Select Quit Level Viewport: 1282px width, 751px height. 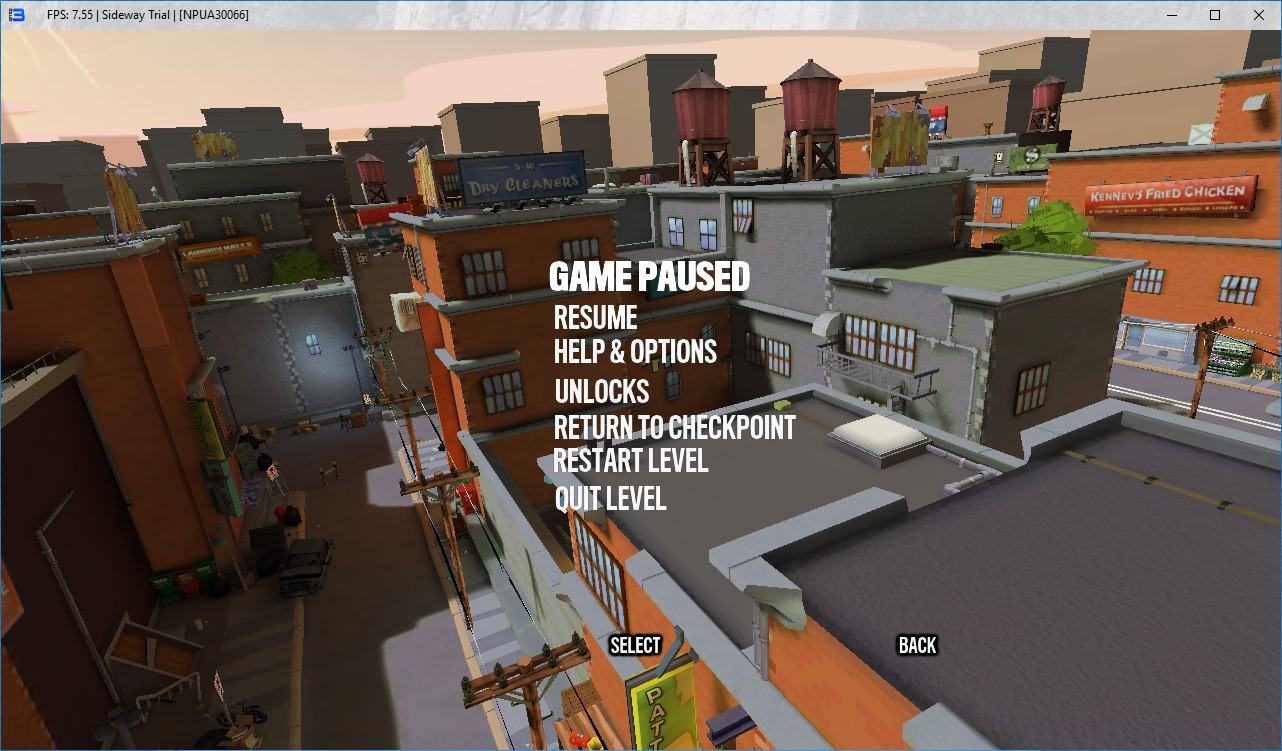[610, 498]
